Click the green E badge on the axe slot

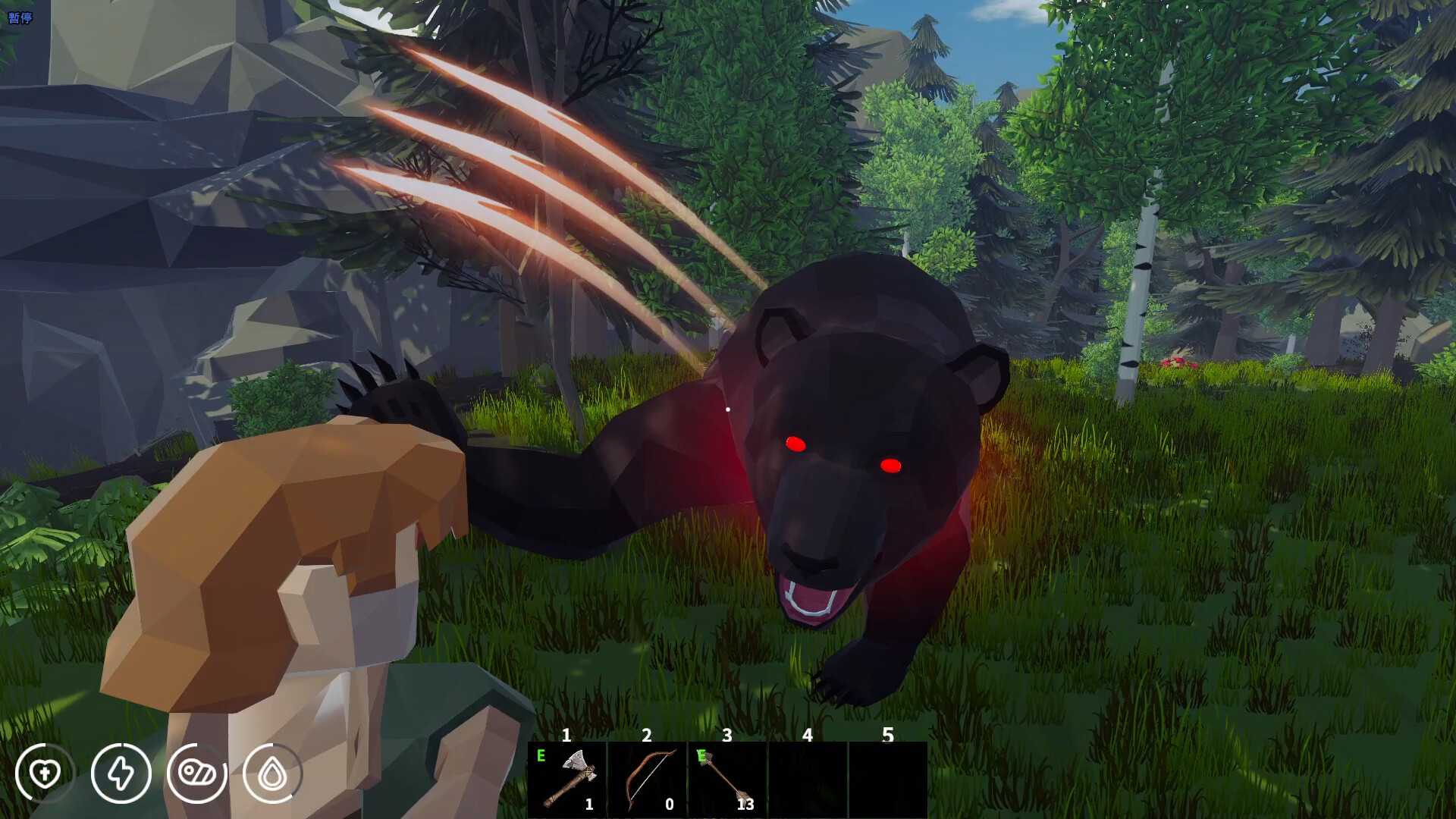coord(541,756)
